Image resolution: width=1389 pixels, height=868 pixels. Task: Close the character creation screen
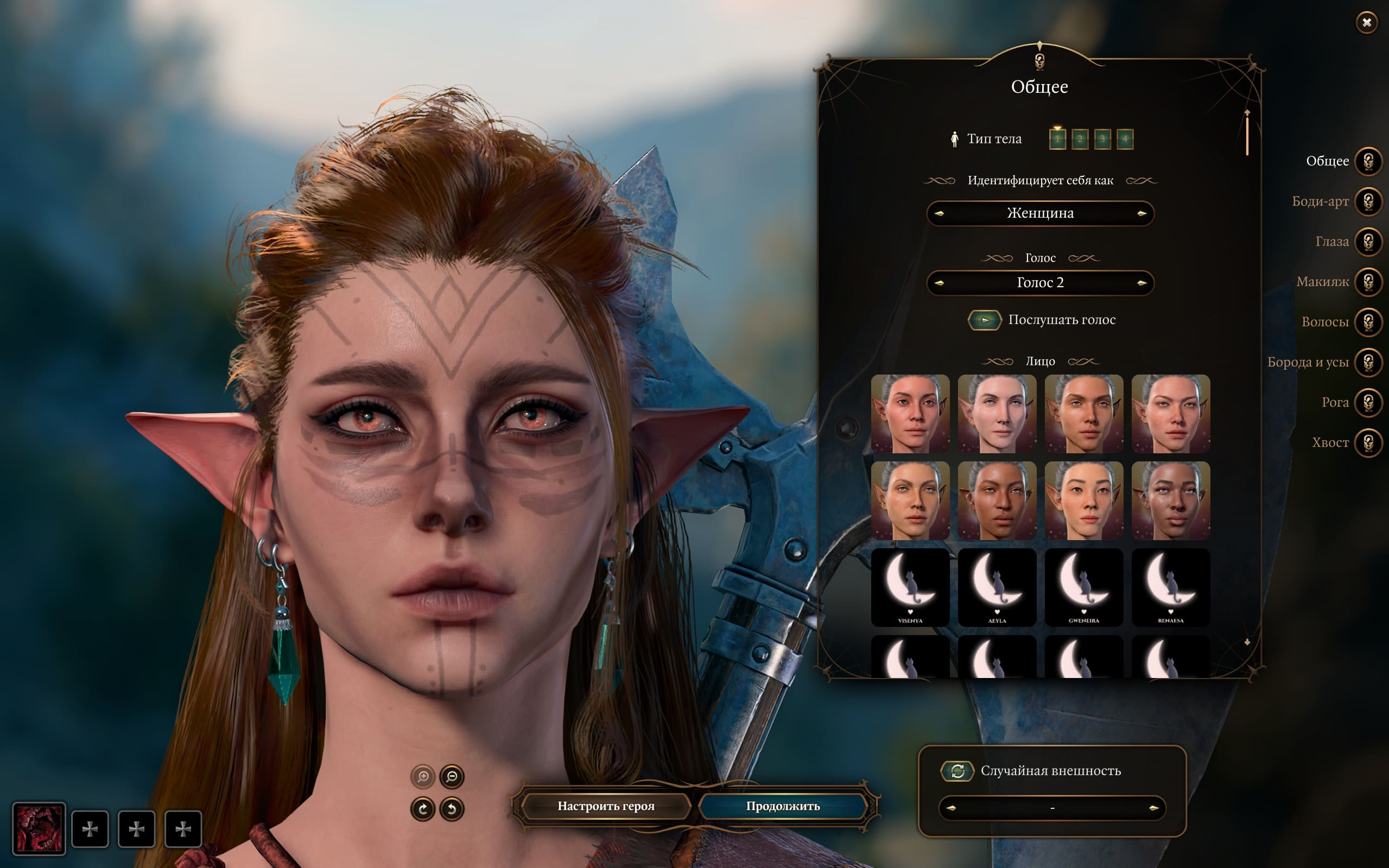coord(1367,22)
